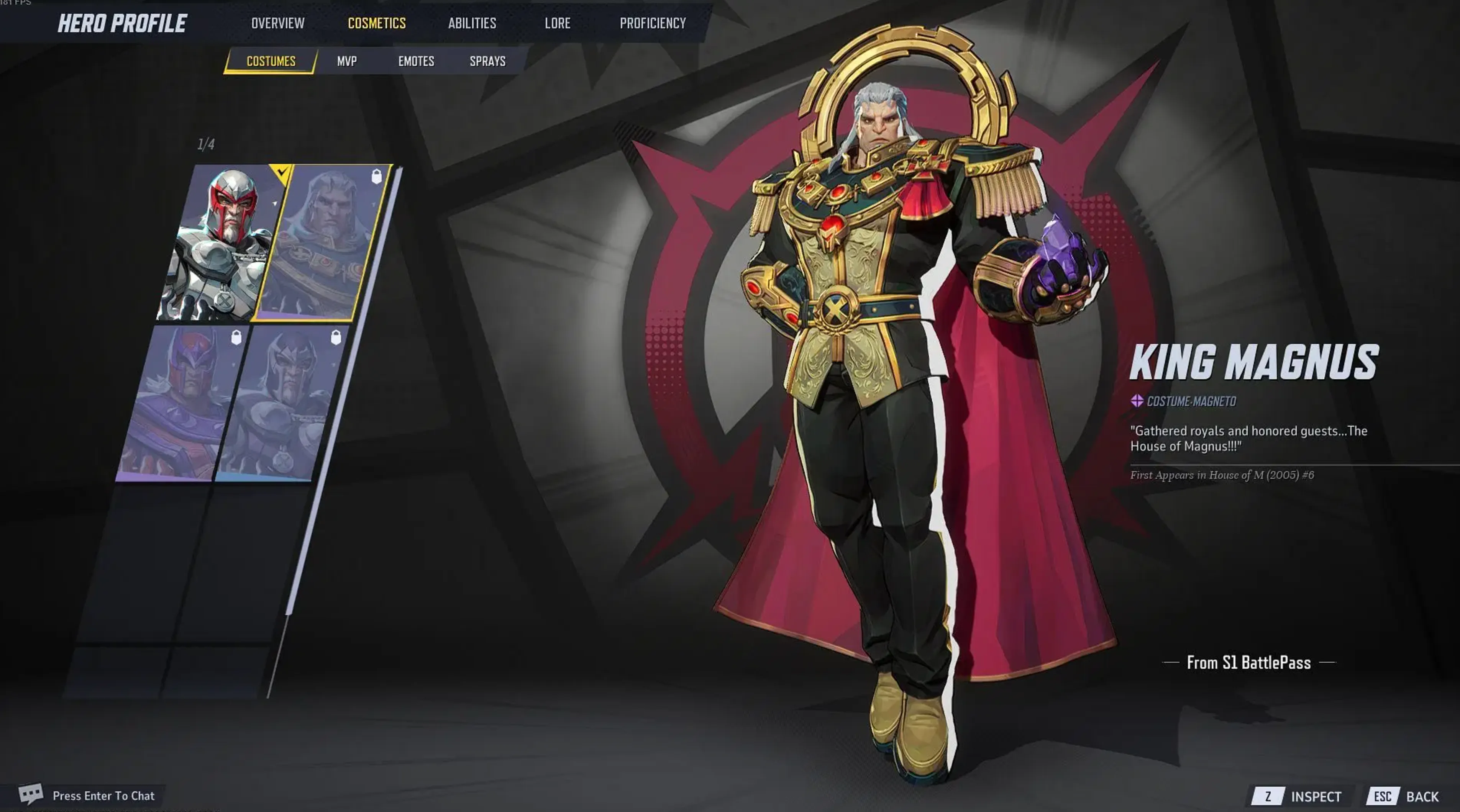
Task: Open the Sprays cosmetics section
Action: [x=487, y=61]
